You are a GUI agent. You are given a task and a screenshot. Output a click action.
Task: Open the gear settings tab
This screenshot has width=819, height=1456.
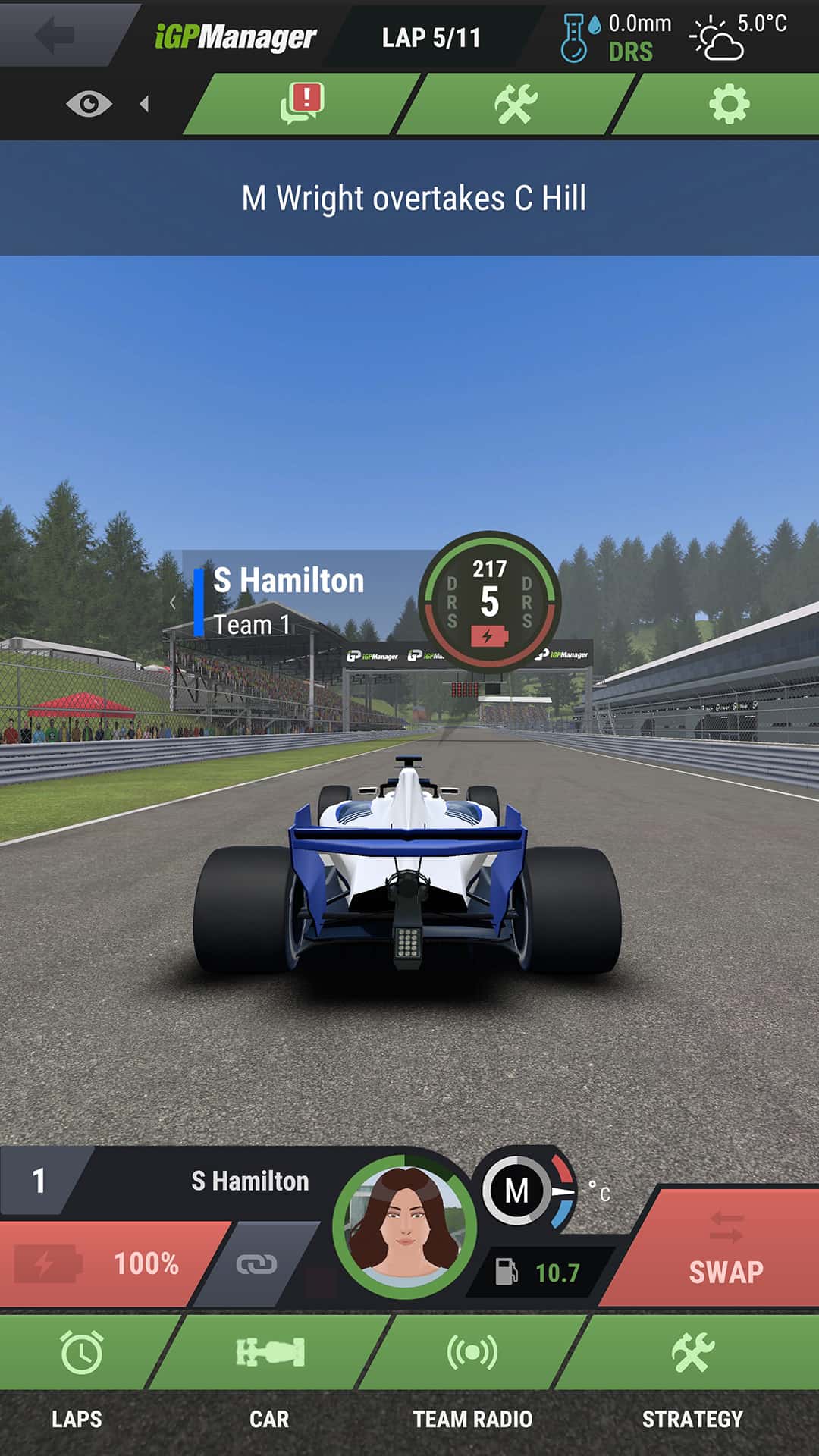coord(729,104)
